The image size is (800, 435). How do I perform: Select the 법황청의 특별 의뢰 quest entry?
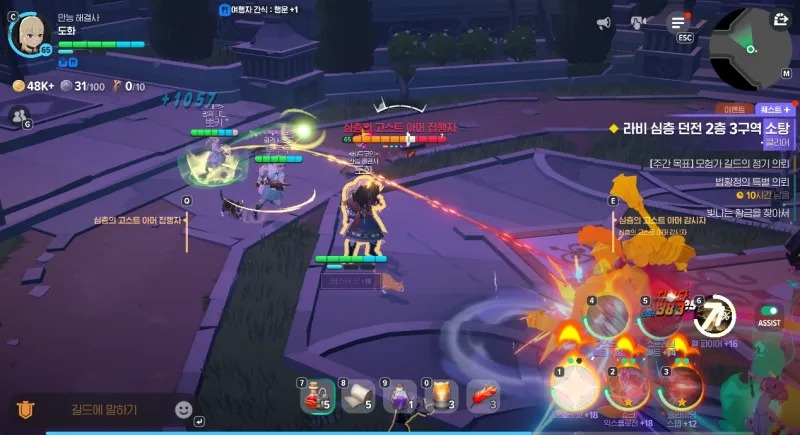pyautogui.click(x=737, y=181)
